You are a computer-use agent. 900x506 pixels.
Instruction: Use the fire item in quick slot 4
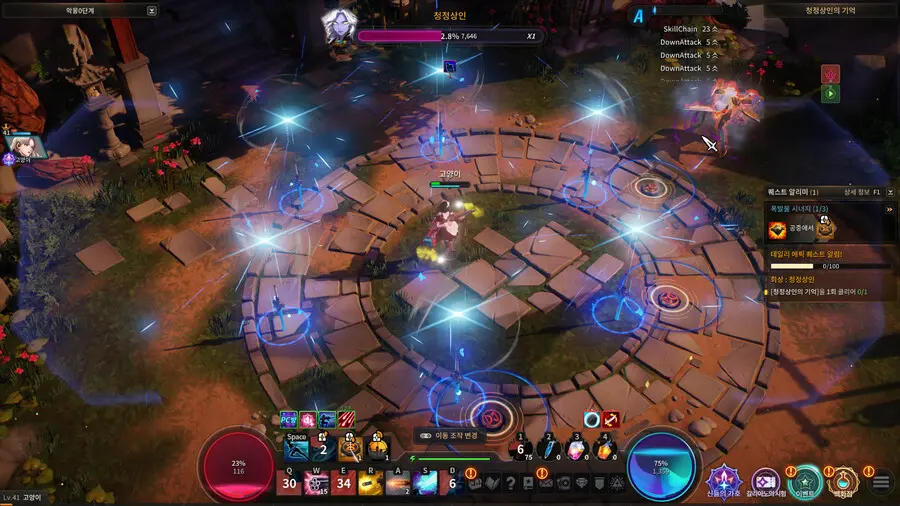tap(605, 450)
